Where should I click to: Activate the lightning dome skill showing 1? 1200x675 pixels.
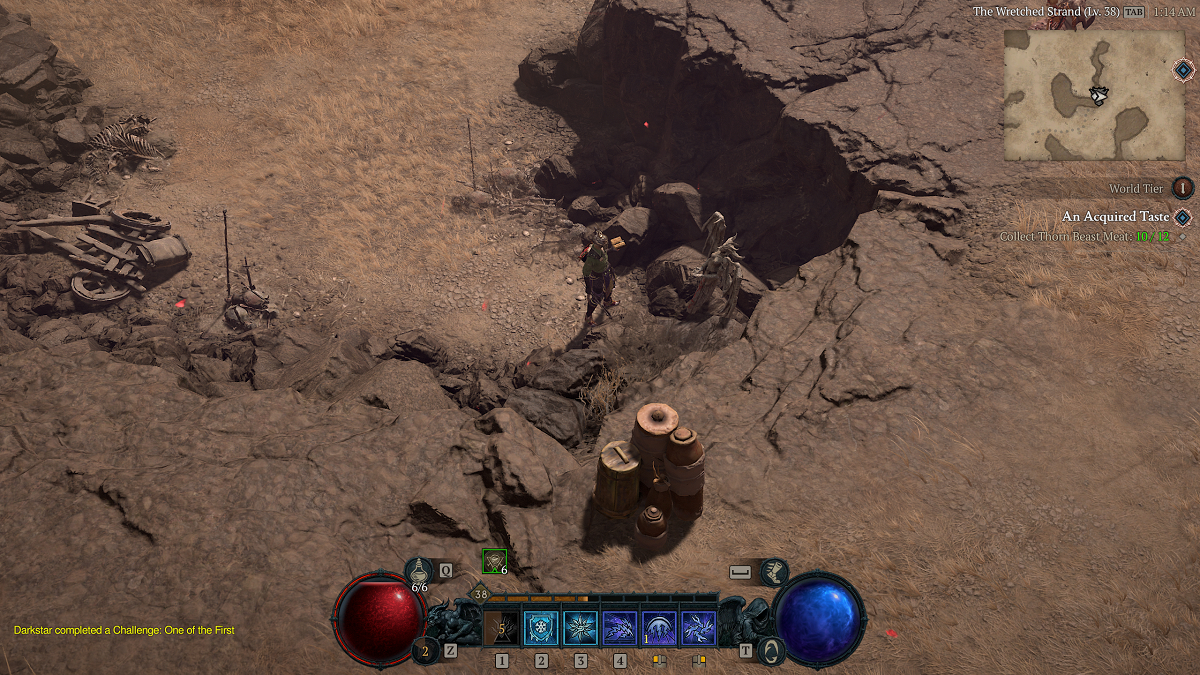point(659,629)
